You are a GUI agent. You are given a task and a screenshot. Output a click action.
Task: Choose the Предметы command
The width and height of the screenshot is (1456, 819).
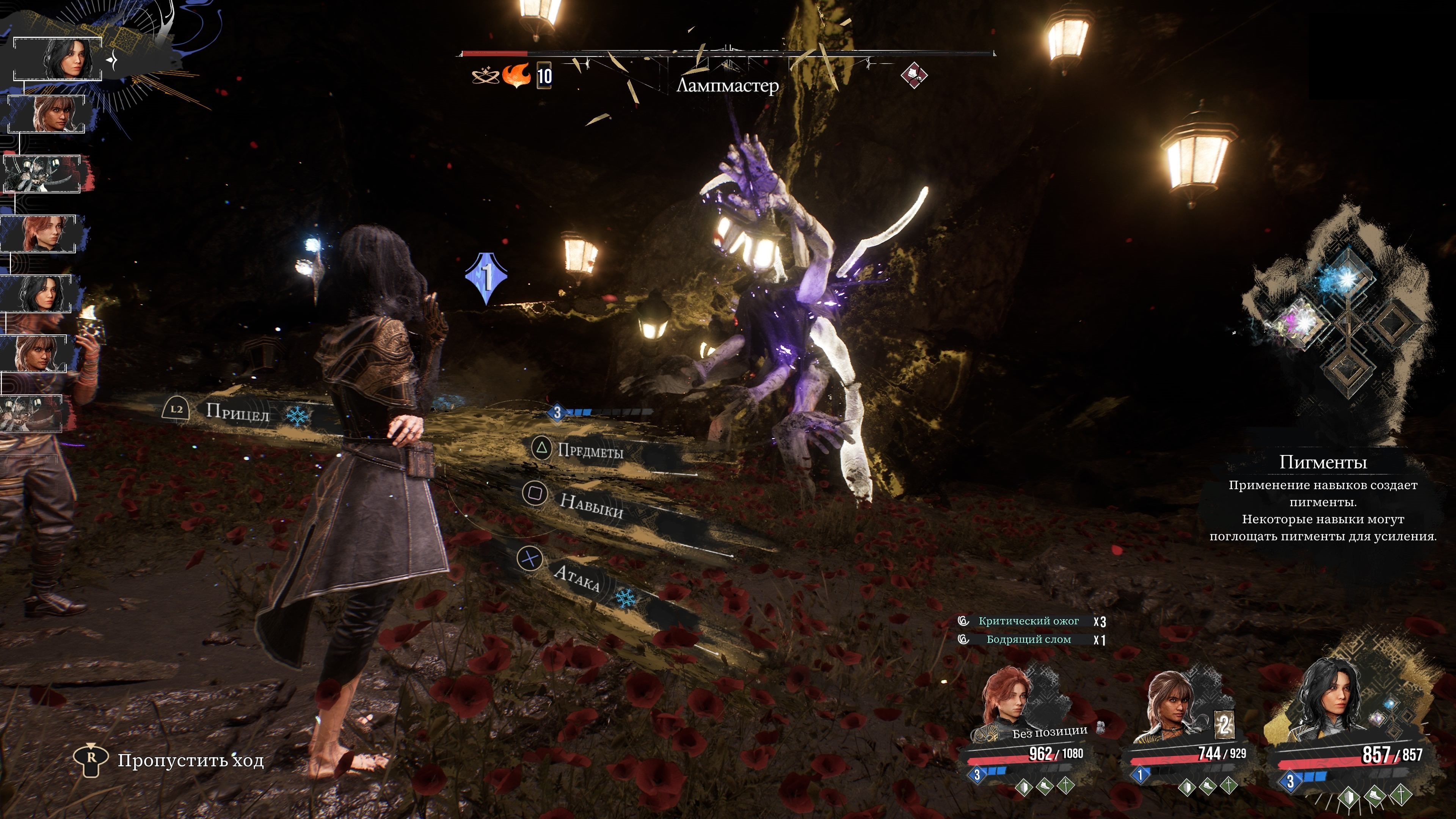590,450
